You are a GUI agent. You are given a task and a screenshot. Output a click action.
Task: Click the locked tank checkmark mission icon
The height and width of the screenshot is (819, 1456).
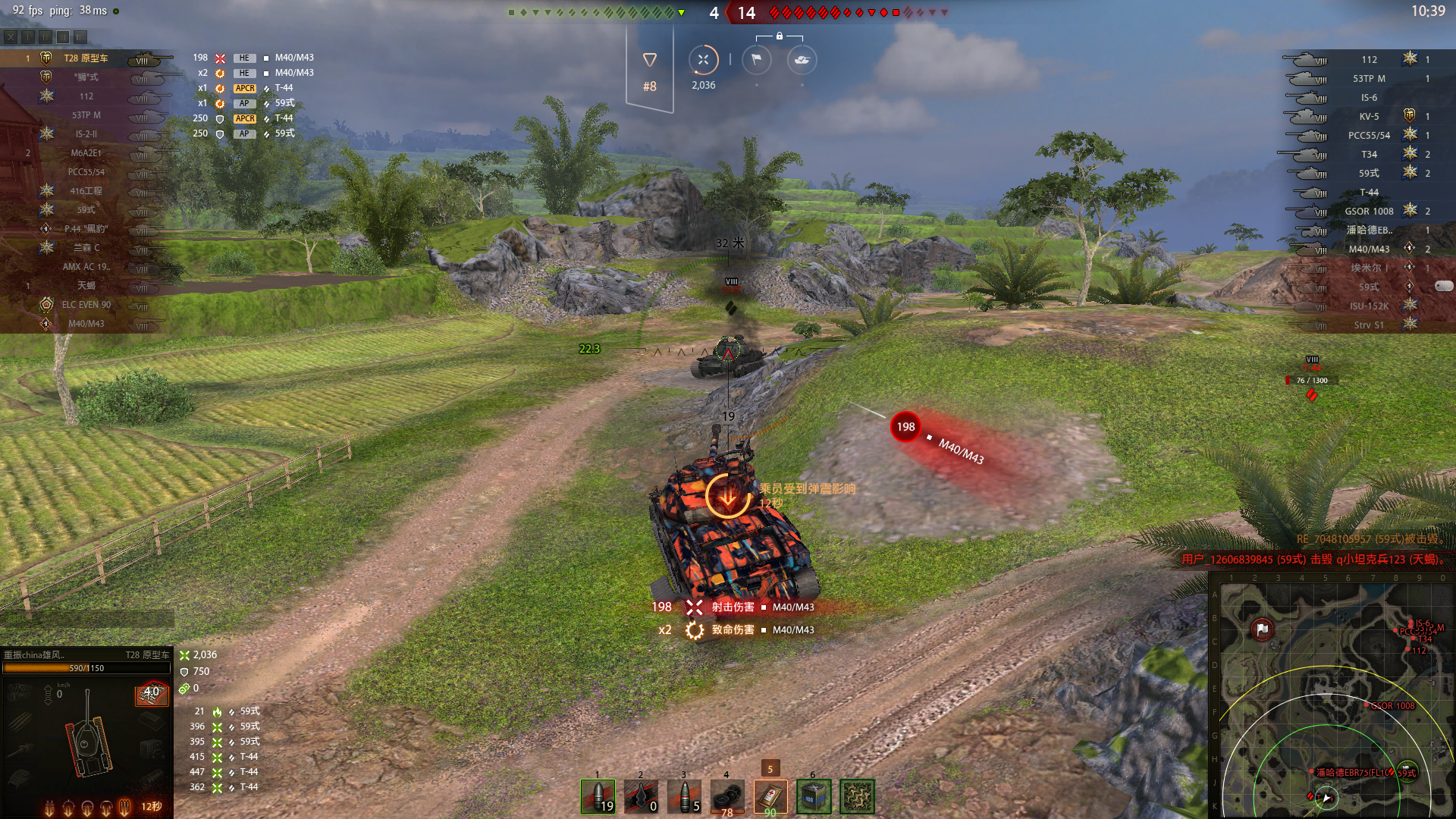(x=802, y=60)
